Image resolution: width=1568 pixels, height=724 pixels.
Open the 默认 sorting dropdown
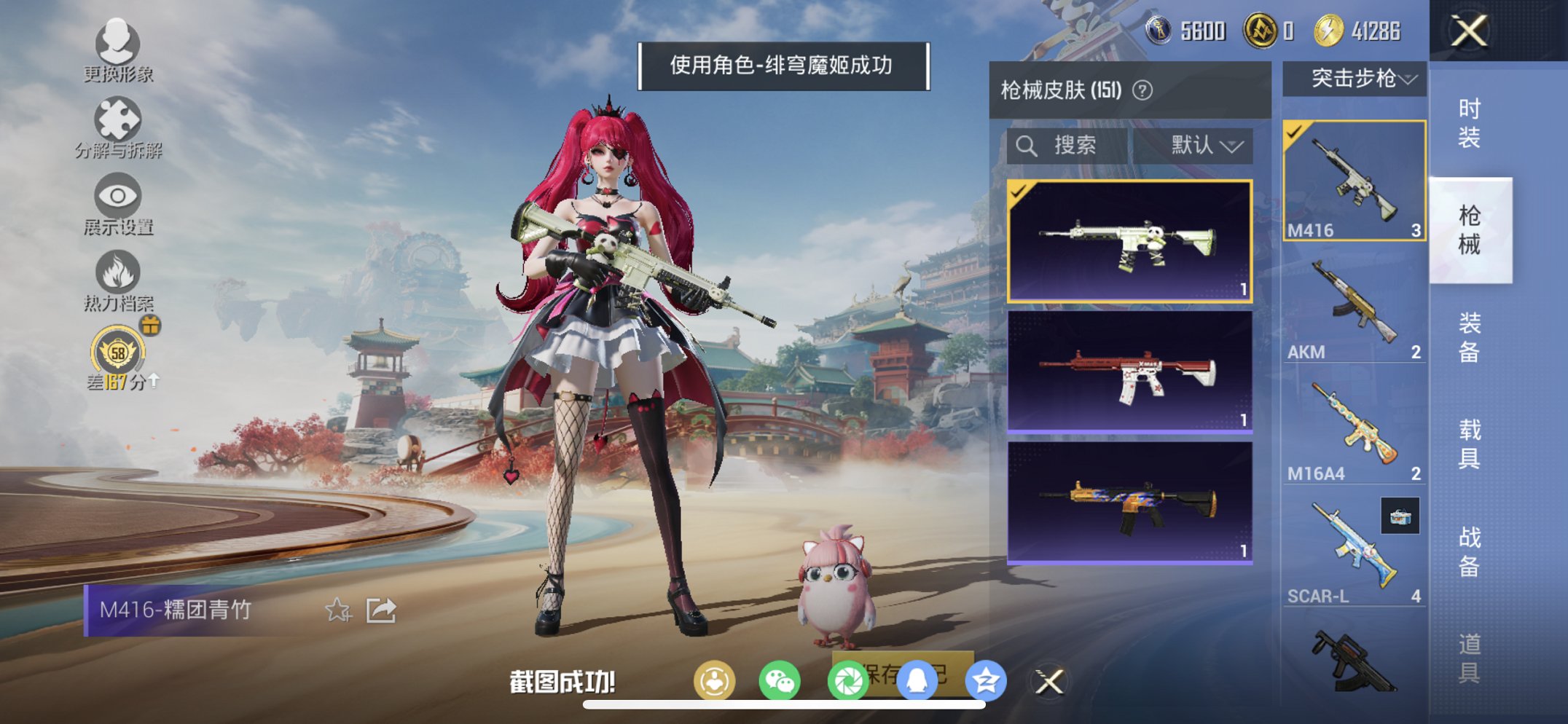pyautogui.click(x=1207, y=145)
